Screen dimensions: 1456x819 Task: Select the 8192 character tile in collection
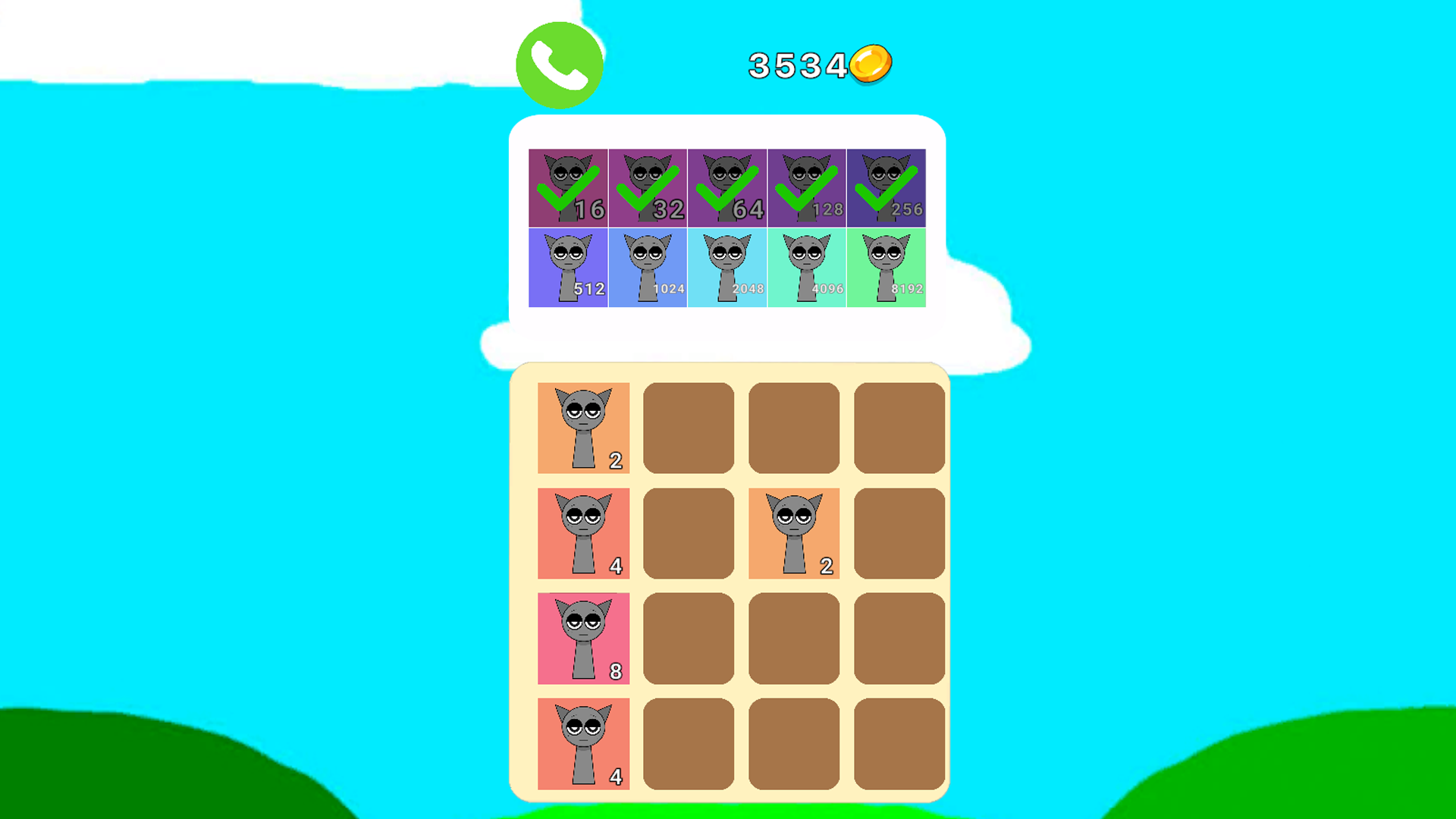[886, 266]
